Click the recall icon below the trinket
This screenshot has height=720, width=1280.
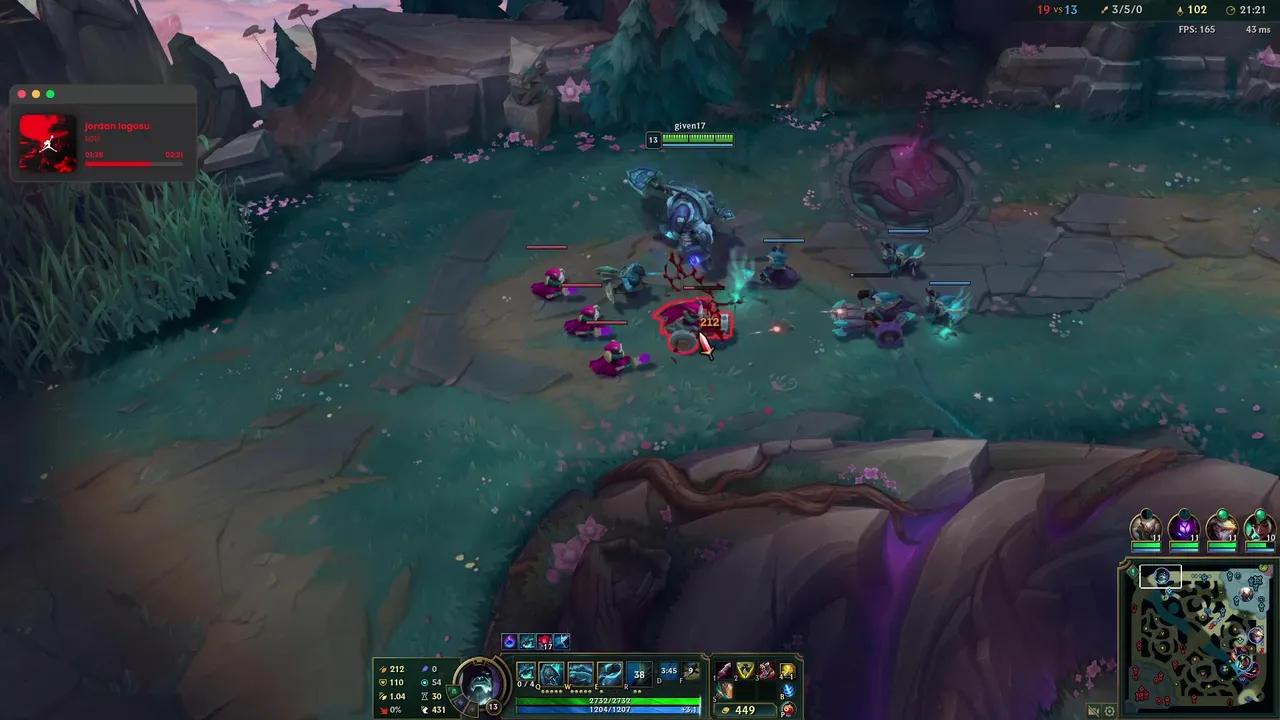coord(786,708)
